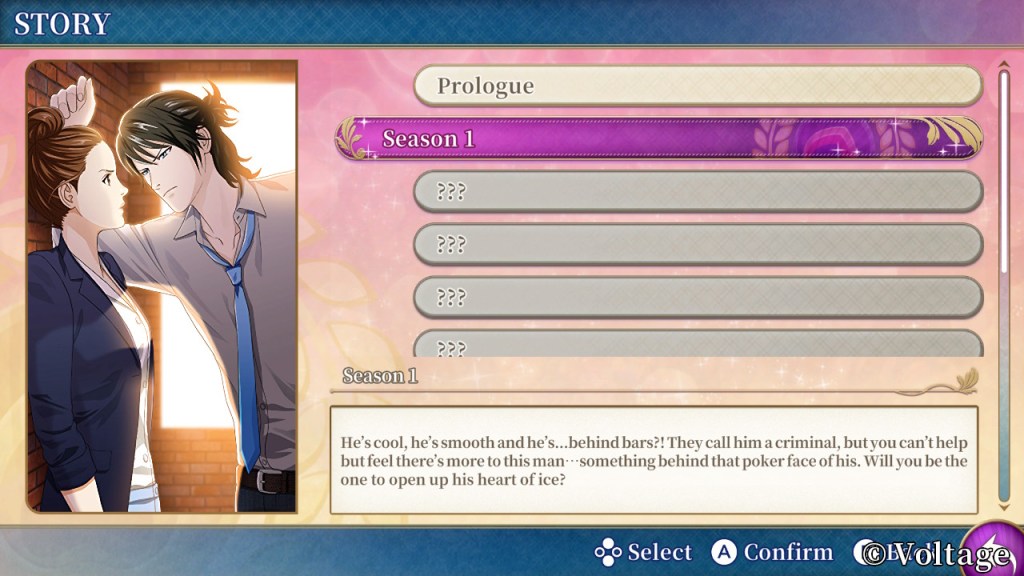Click the story list scrollbar

point(1004,170)
